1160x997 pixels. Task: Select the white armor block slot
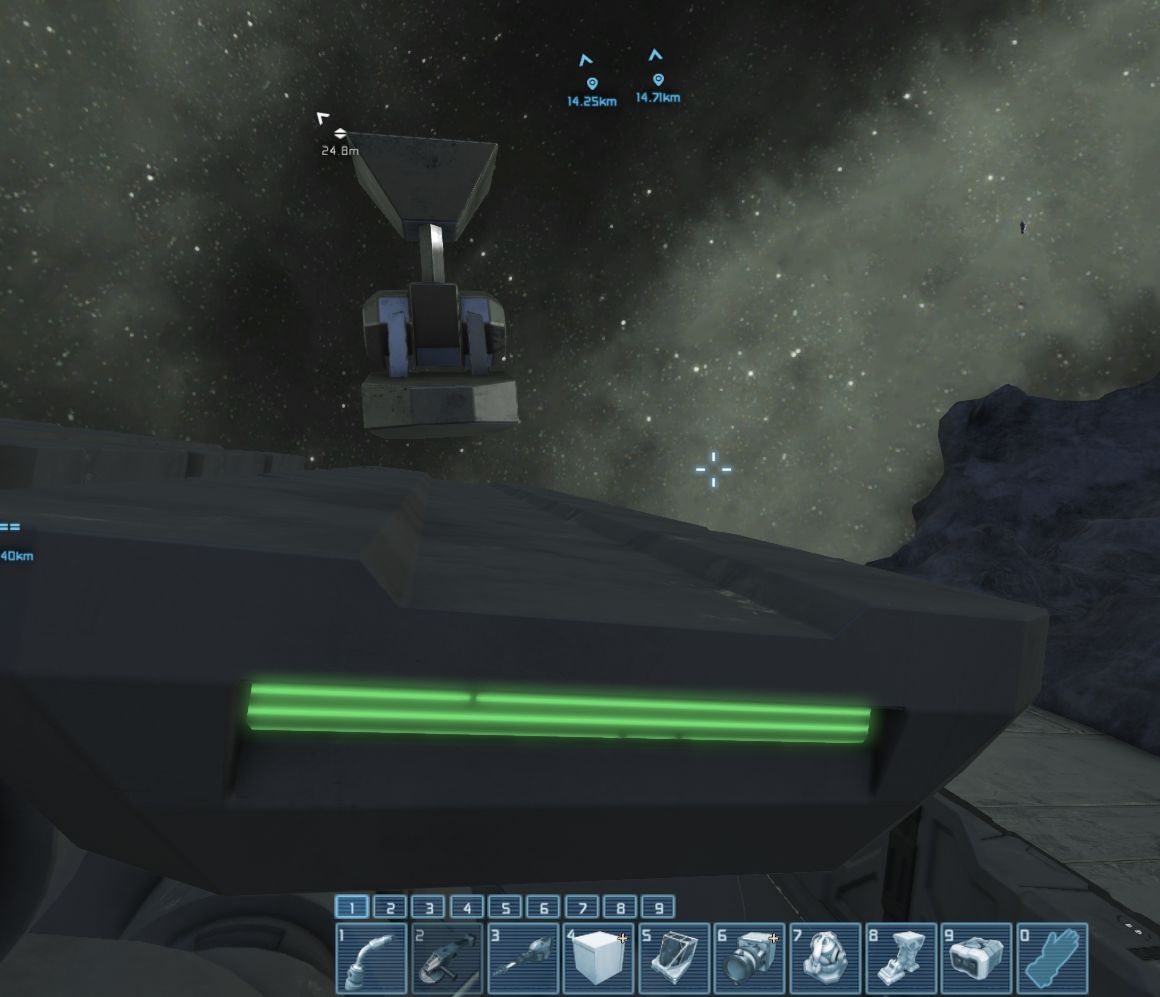[x=599, y=958]
